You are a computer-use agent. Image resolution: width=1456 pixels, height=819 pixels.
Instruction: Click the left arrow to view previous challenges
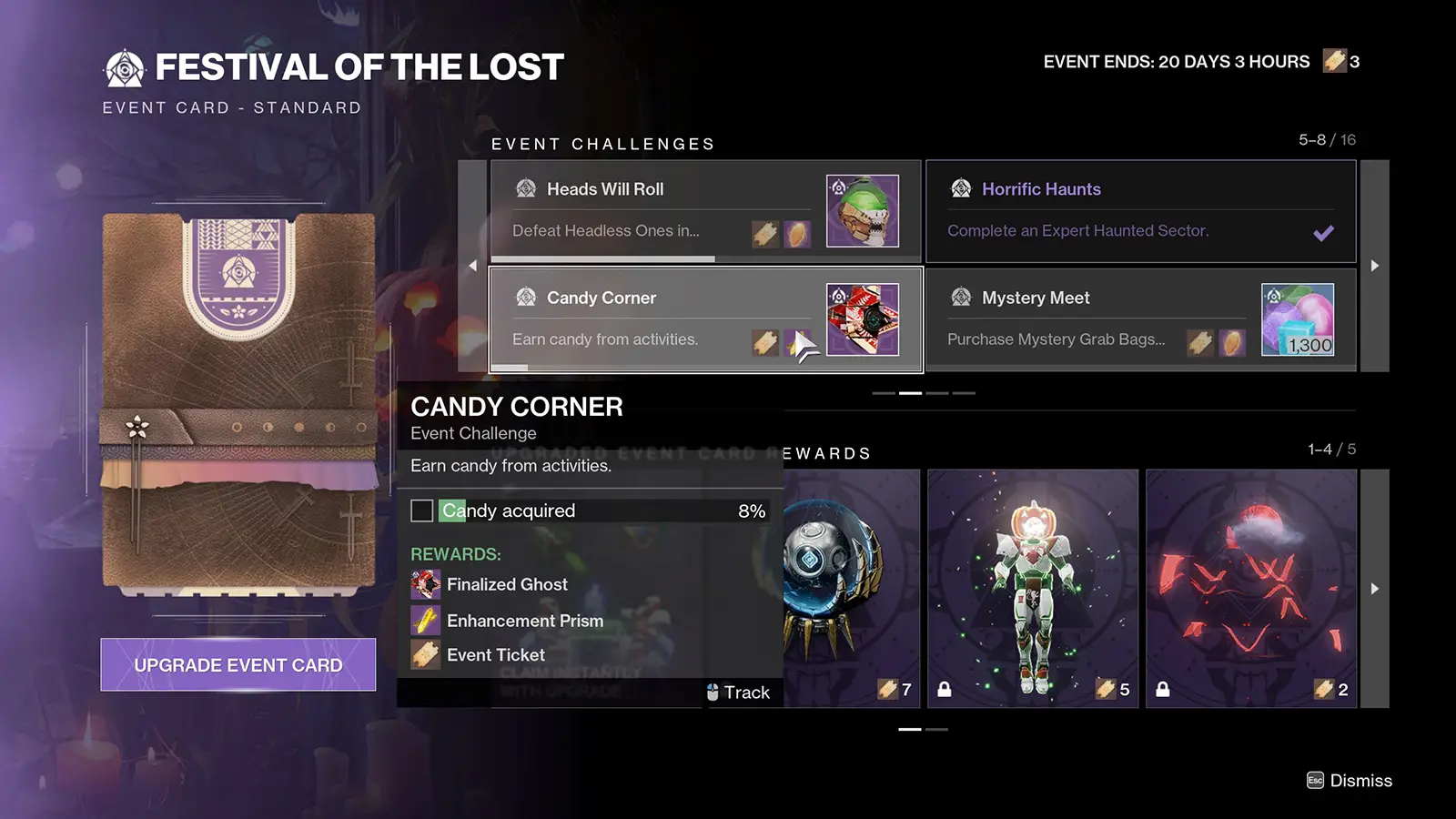[472, 265]
